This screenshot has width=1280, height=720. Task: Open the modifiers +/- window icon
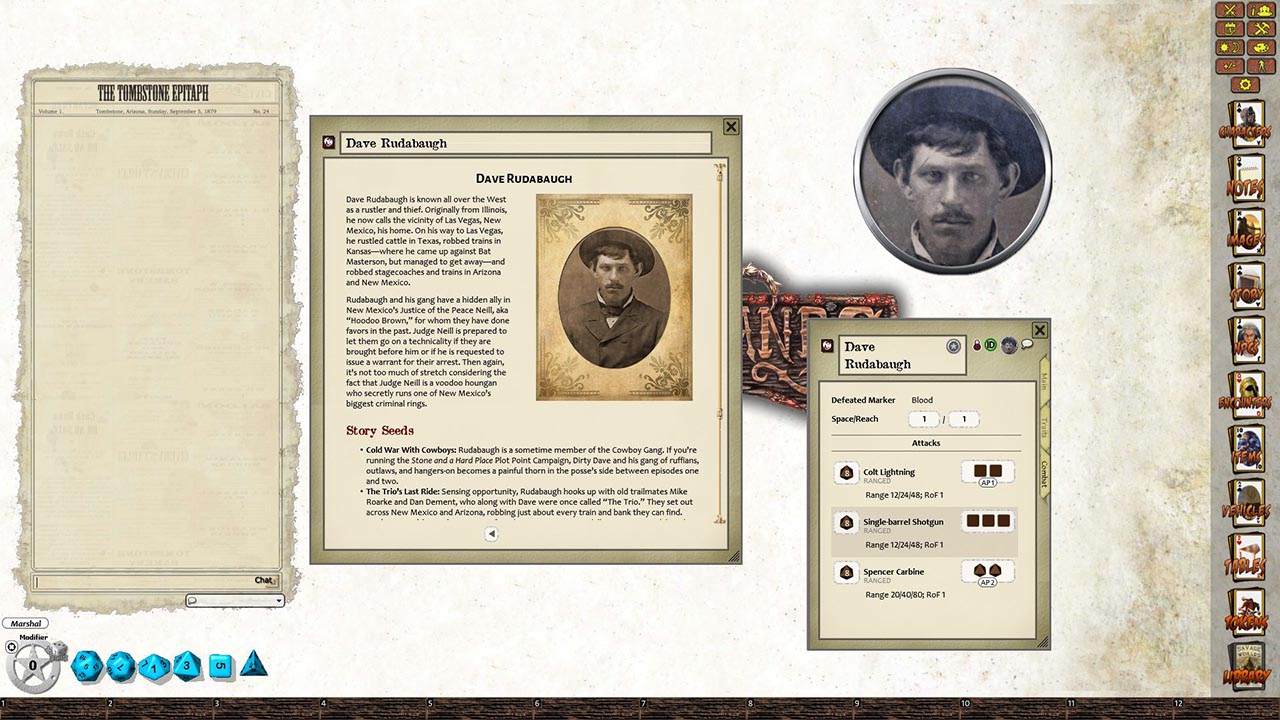pyautogui.click(x=1230, y=63)
